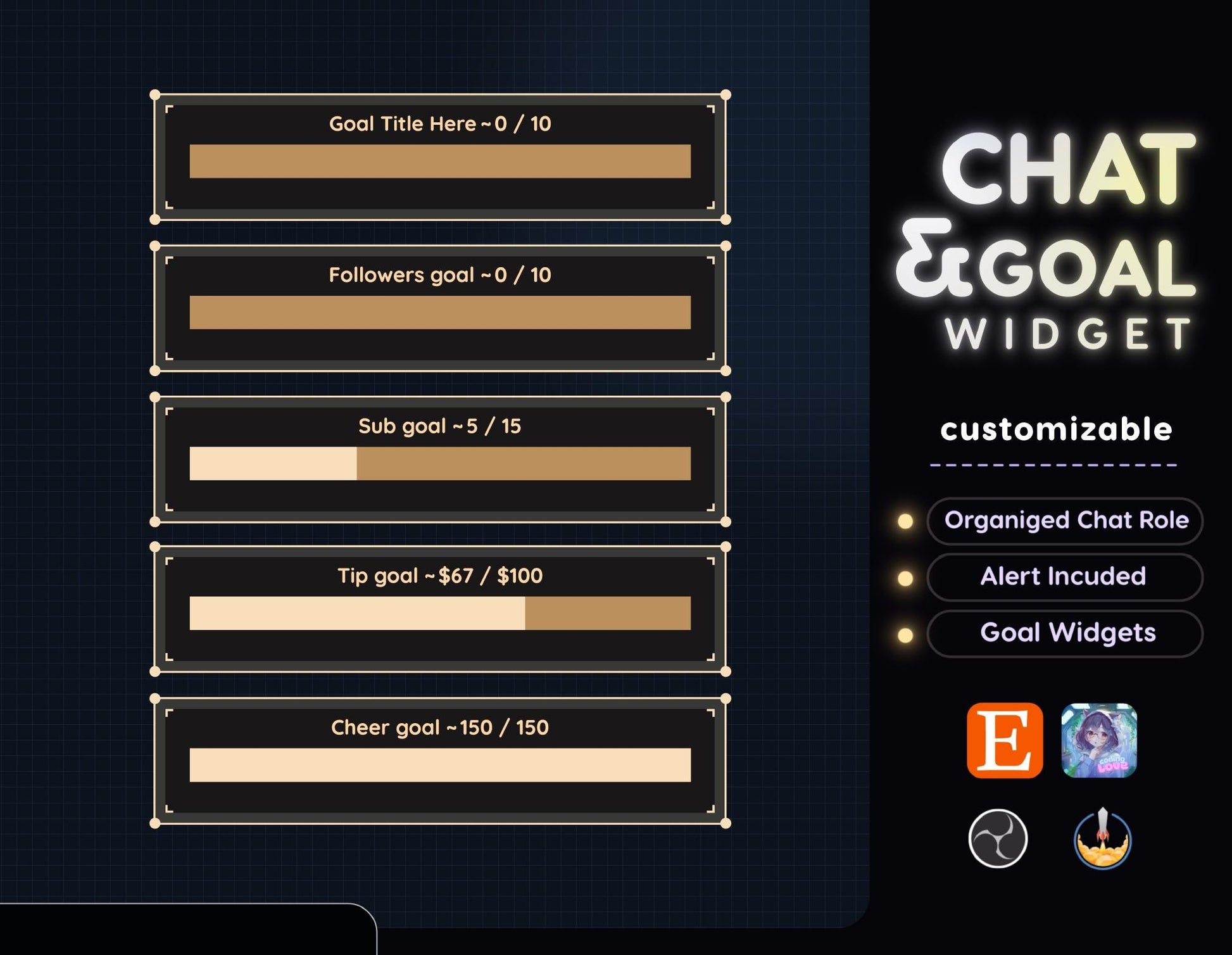Viewport: 1232px width, 955px height.
Task: Open the orange Etsy icon
Action: (x=1005, y=740)
